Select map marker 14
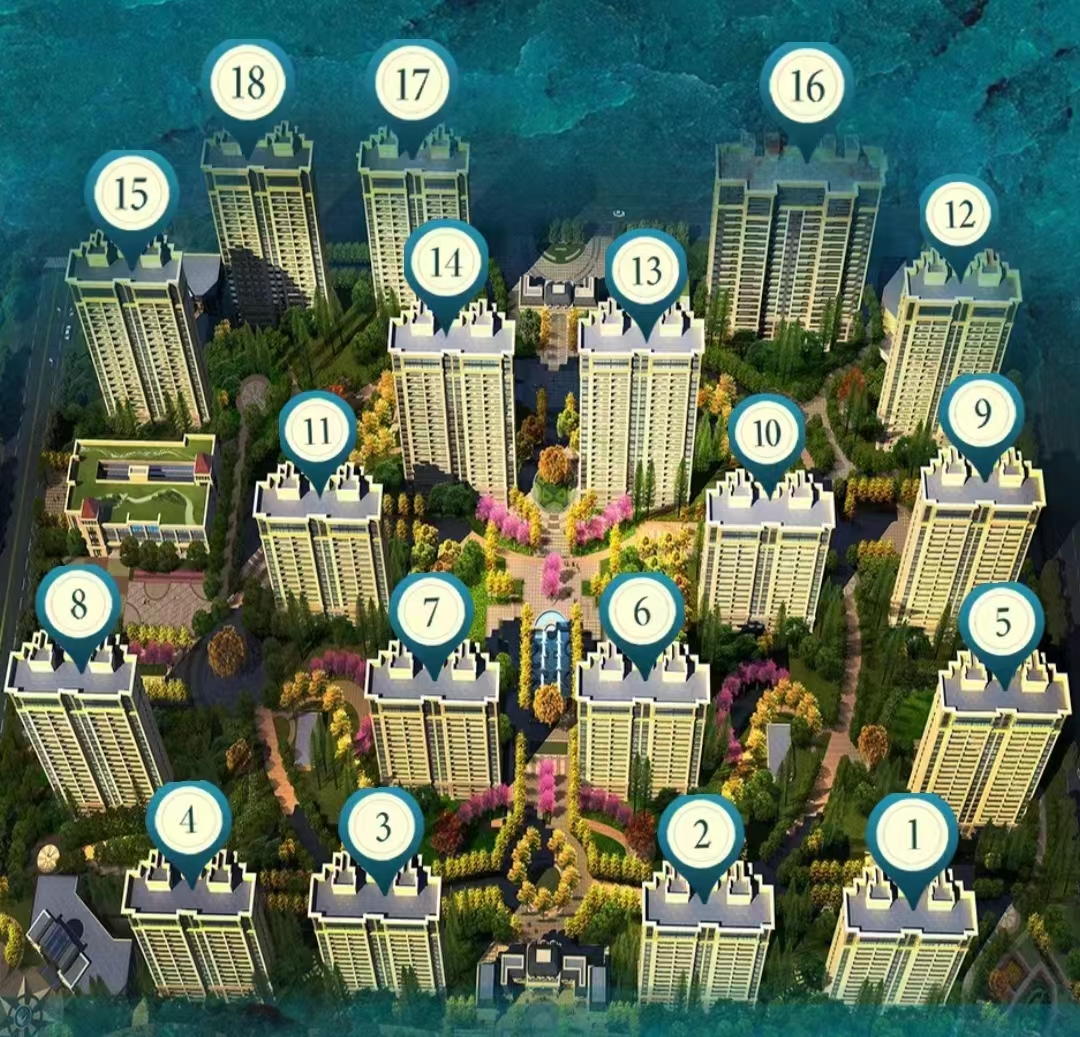The image size is (1080, 1037). [x=446, y=263]
